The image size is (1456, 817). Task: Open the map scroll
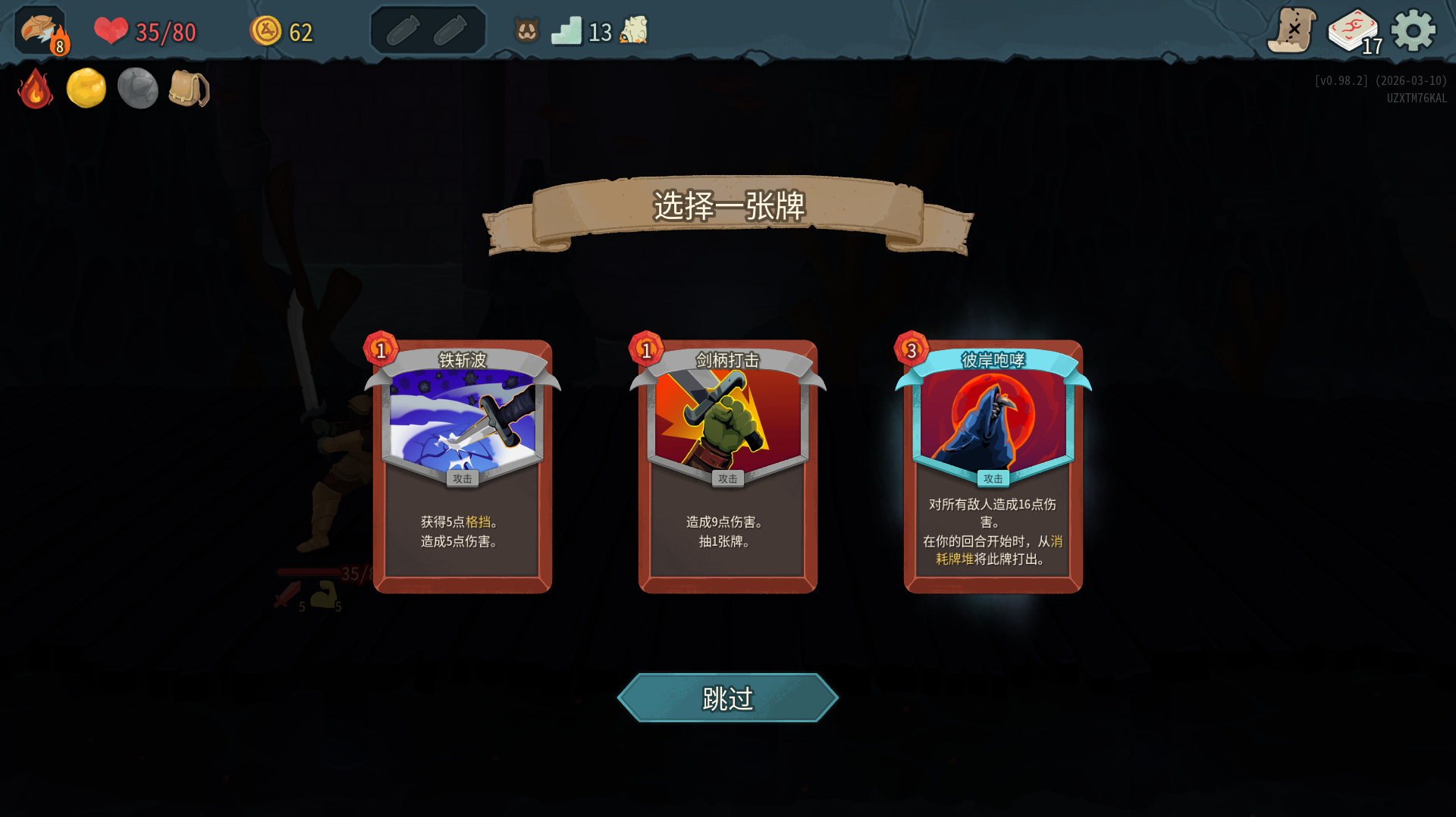[1291, 31]
